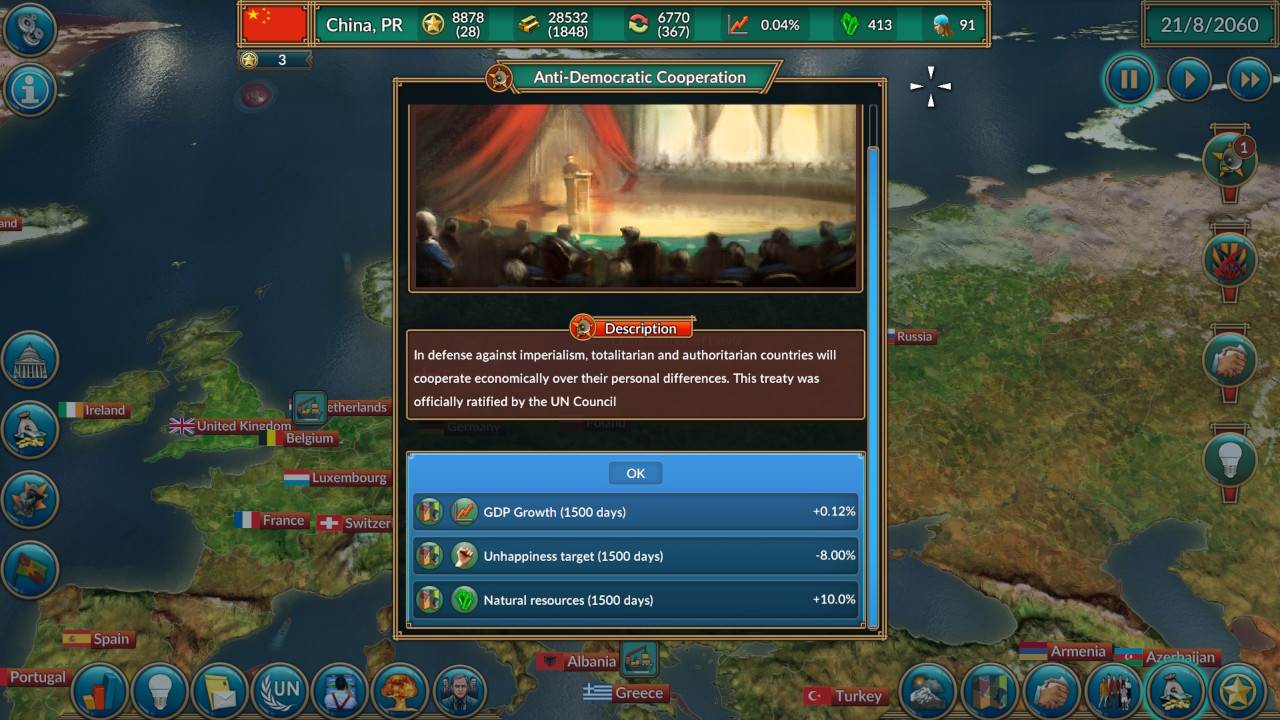Open the nuclear weapons panel
This screenshot has width=1280, height=720.
400,691
